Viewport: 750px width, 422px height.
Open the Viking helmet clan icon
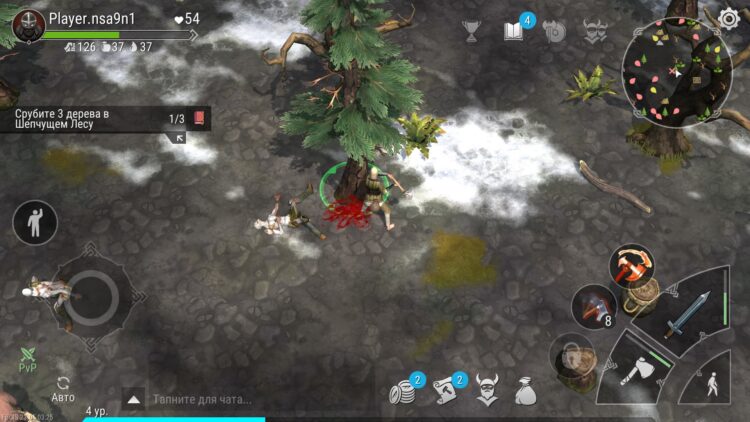(x=595, y=31)
